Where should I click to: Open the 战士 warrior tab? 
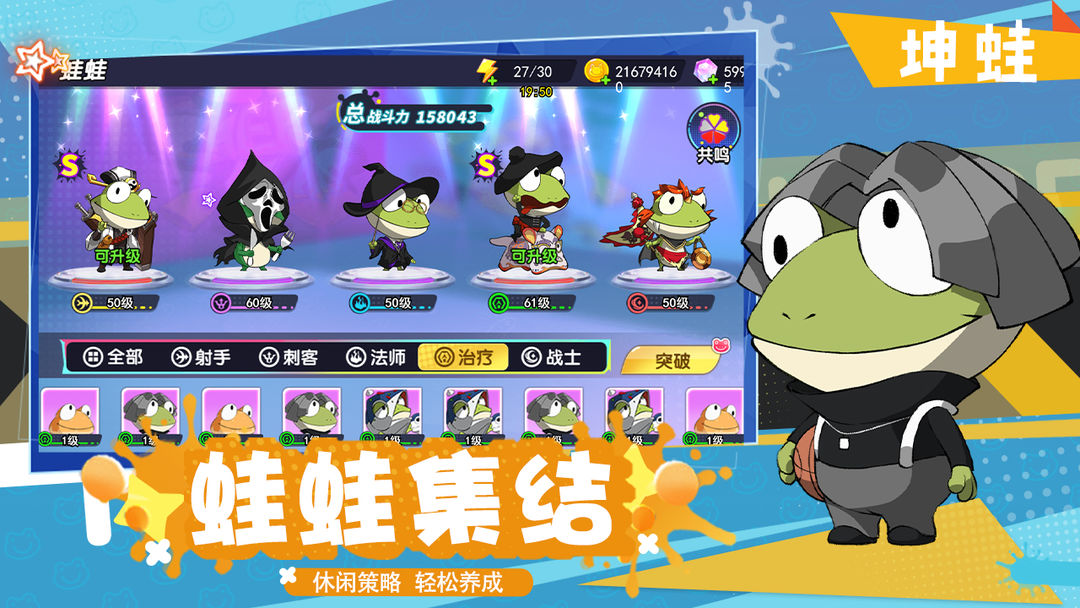(x=551, y=357)
